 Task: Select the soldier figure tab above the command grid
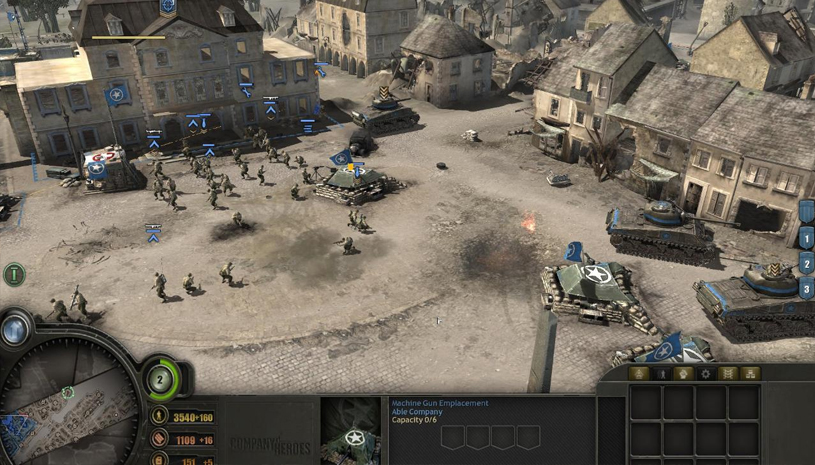pyautogui.click(x=661, y=374)
